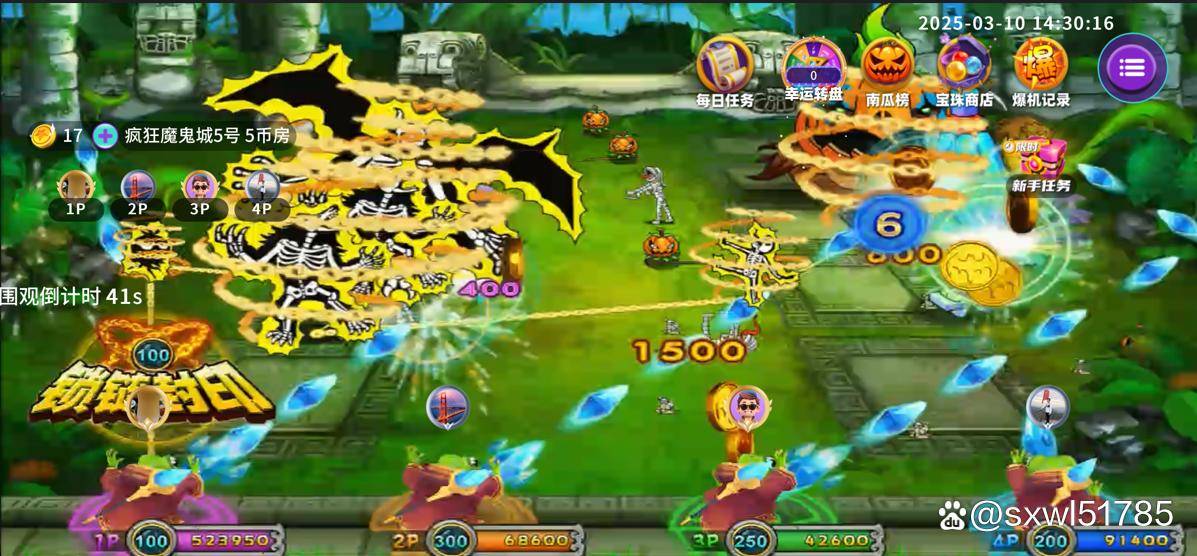Select the 2P bridge avatar in spectator list
This screenshot has height=556, width=1197.
(x=137, y=187)
